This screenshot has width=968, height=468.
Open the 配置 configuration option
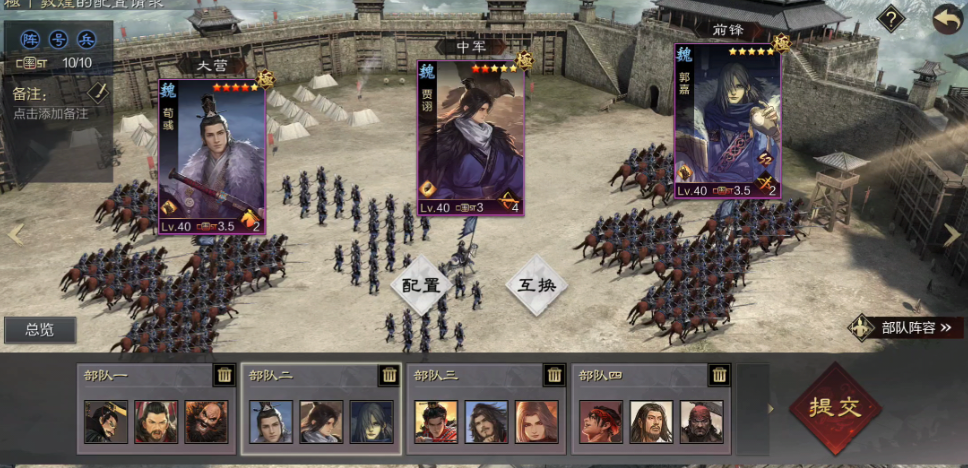click(421, 285)
